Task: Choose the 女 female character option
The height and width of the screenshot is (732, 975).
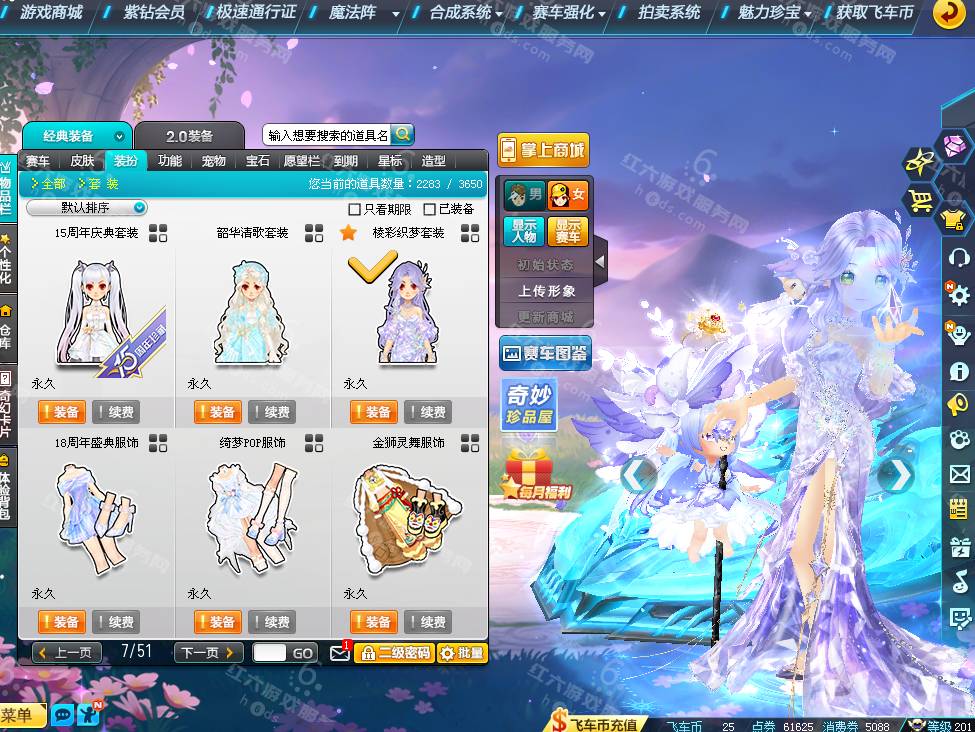Action: point(568,194)
